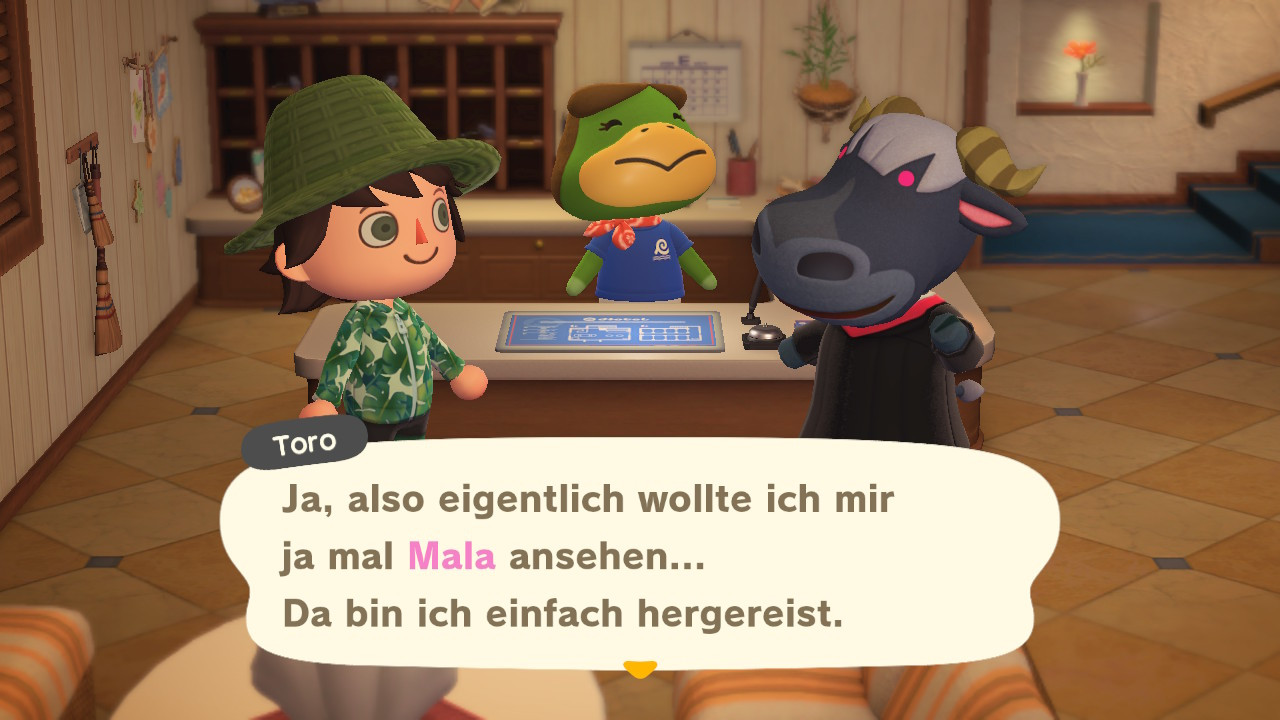
Task: Continue dialogue with the orange arrow indicator
Action: [x=639, y=668]
